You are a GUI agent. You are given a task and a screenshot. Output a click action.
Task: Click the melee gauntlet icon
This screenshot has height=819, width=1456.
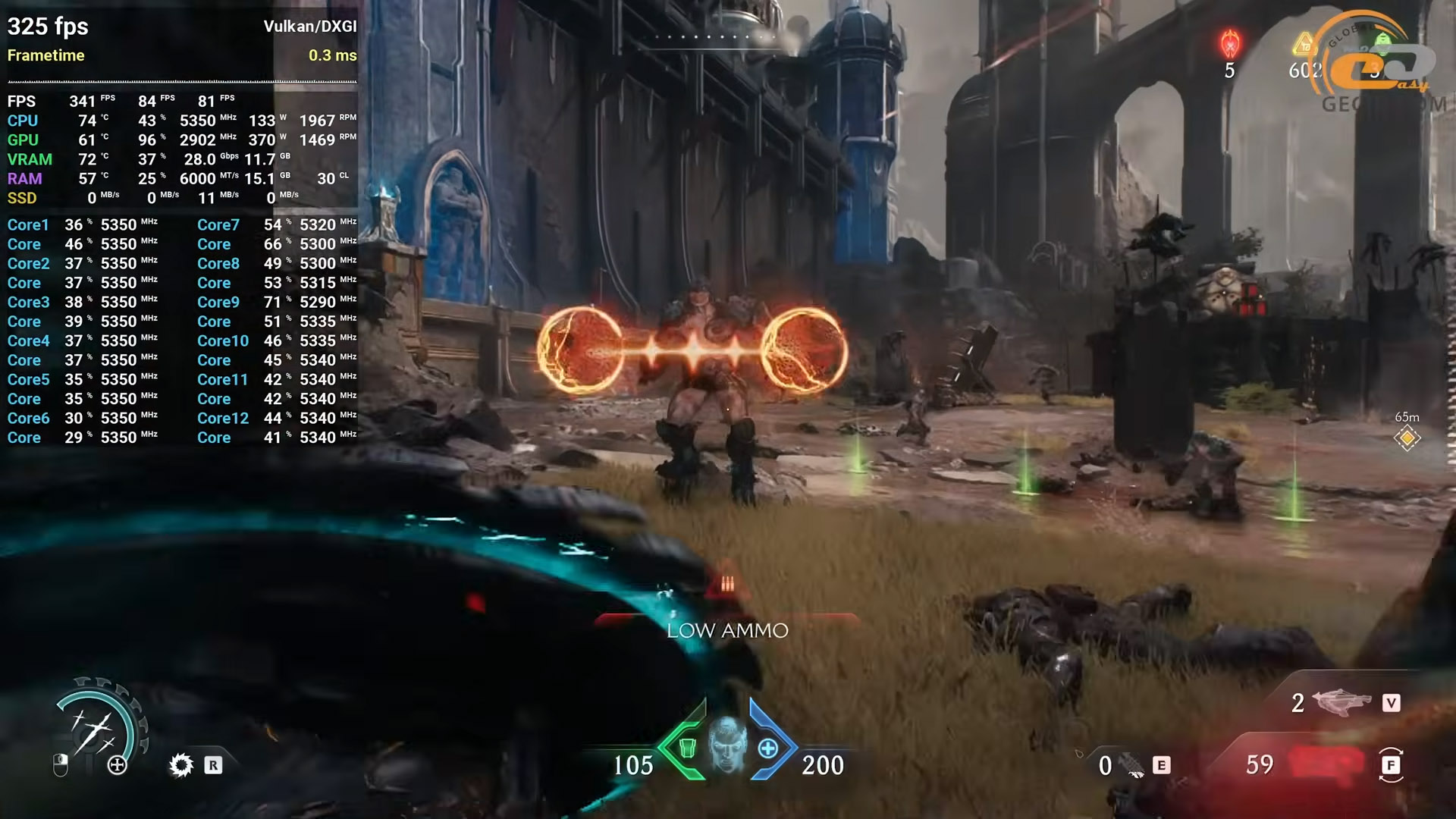[1133, 766]
